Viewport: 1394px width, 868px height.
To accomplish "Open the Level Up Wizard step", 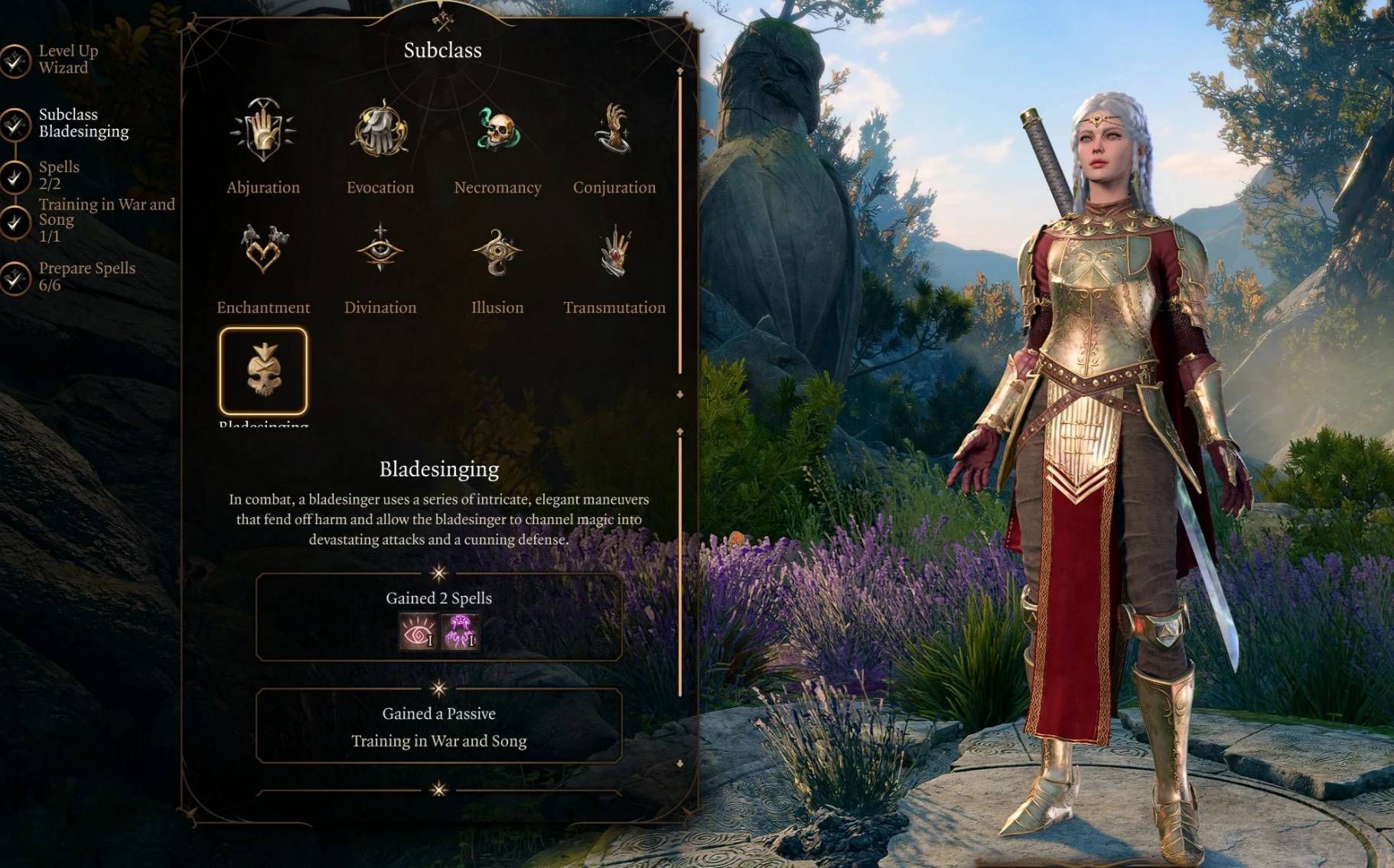I will click(67, 60).
